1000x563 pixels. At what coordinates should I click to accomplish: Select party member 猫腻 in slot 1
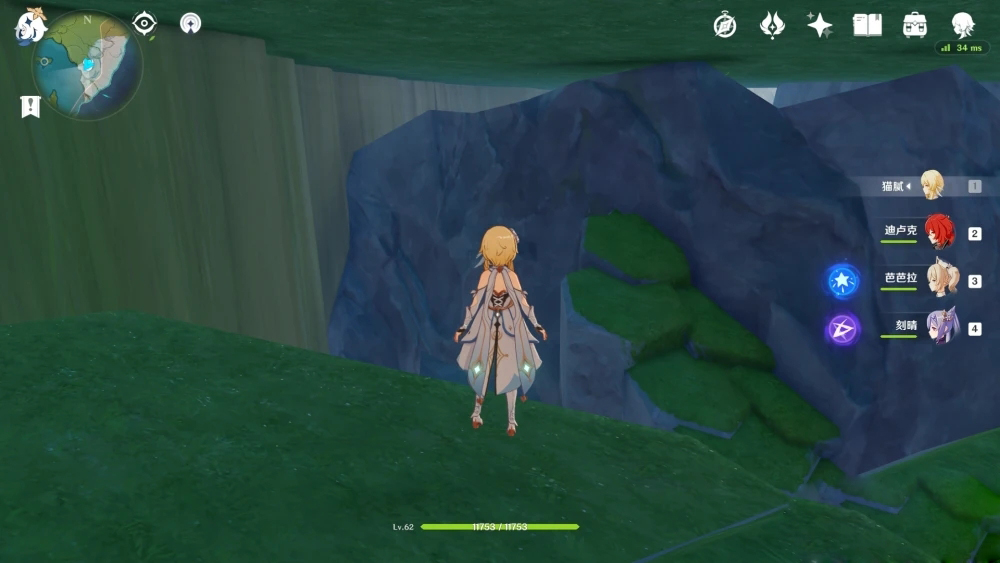pyautogui.click(x=930, y=186)
